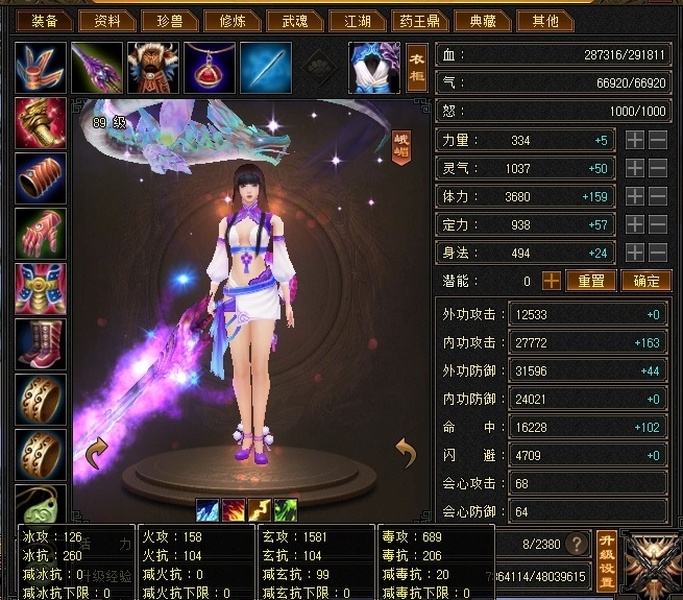Decrease 身法 with its minus button

click(658, 253)
